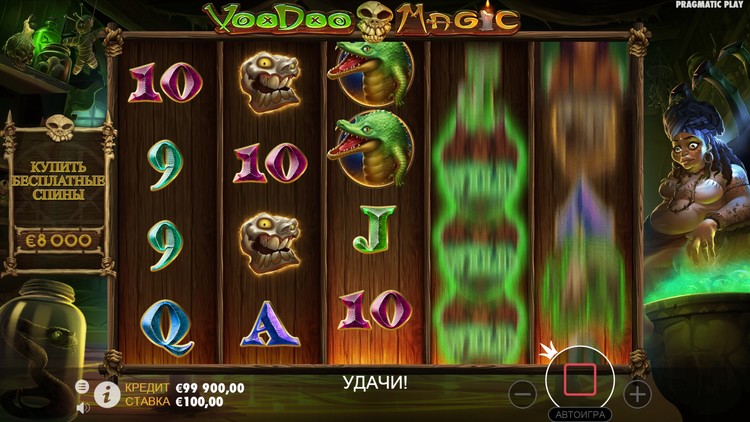The width and height of the screenshot is (750, 422).
Task: Increase the bet with the plus button
Action: [637, 393]
